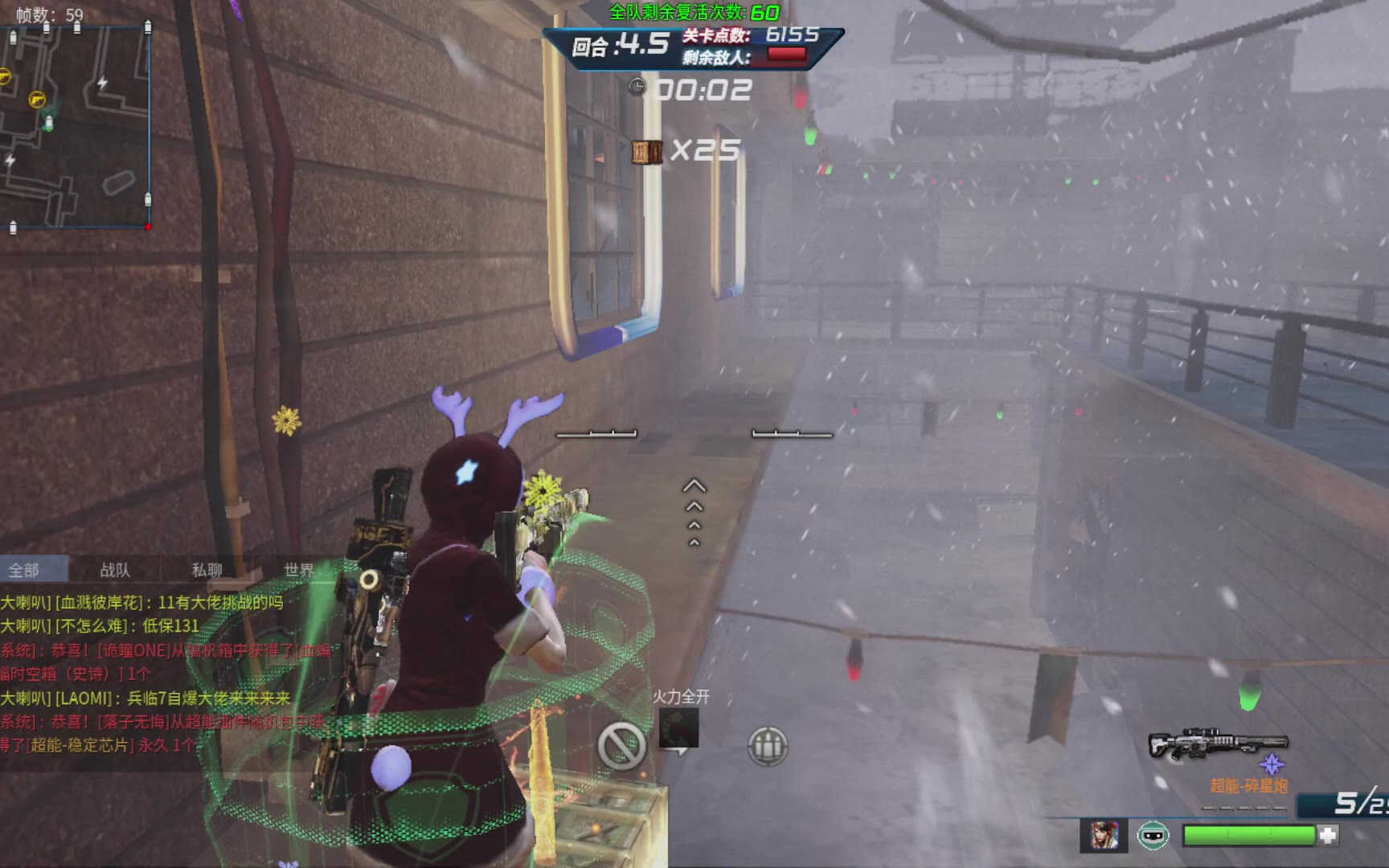Viewport: 1389px width, 868px height.
Task: Activate the 火力全开 skill icon
Action: coord(679,728)
